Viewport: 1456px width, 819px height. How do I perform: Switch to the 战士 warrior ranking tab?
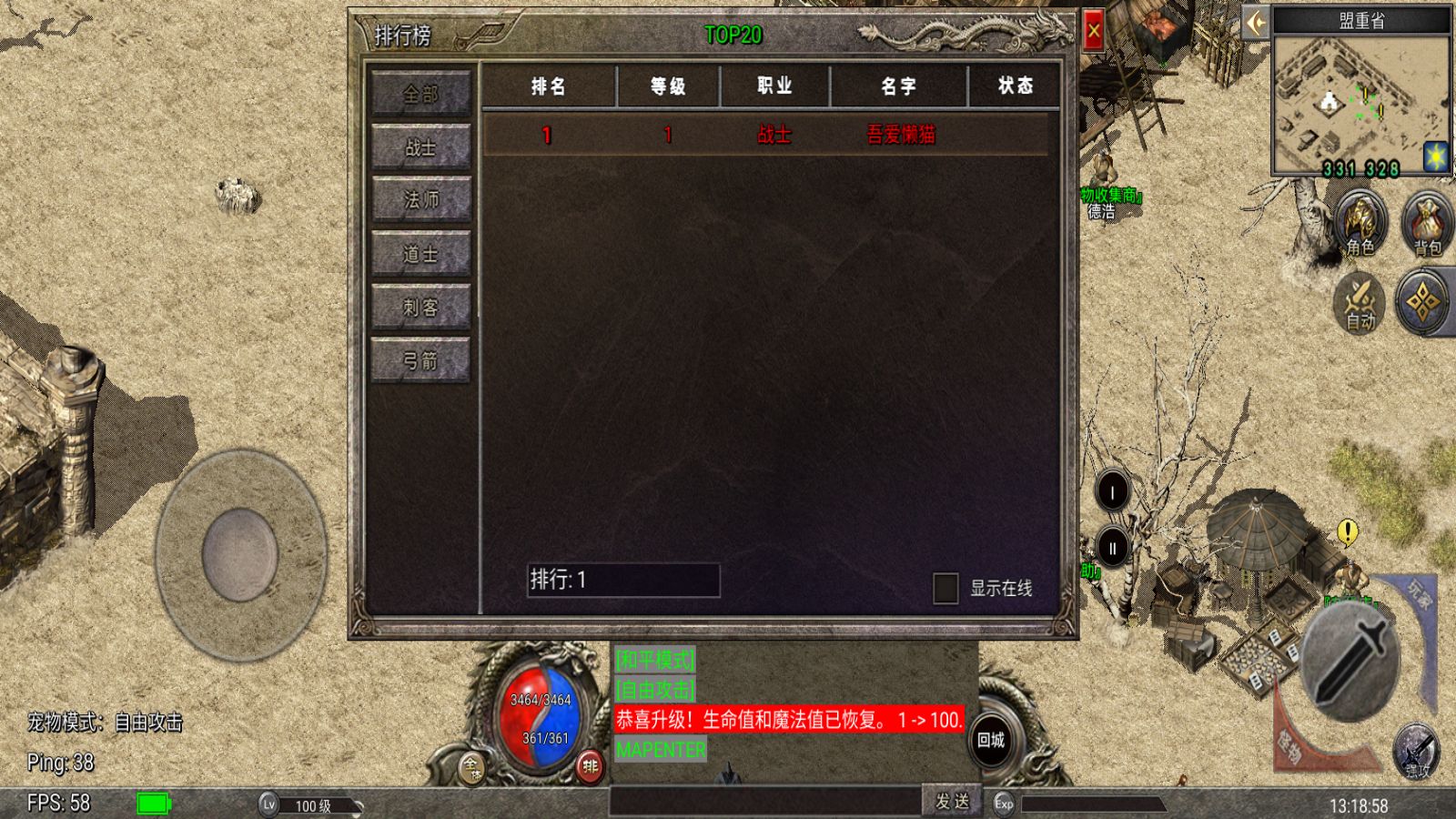pyautogui.click(x=420, y=146)
